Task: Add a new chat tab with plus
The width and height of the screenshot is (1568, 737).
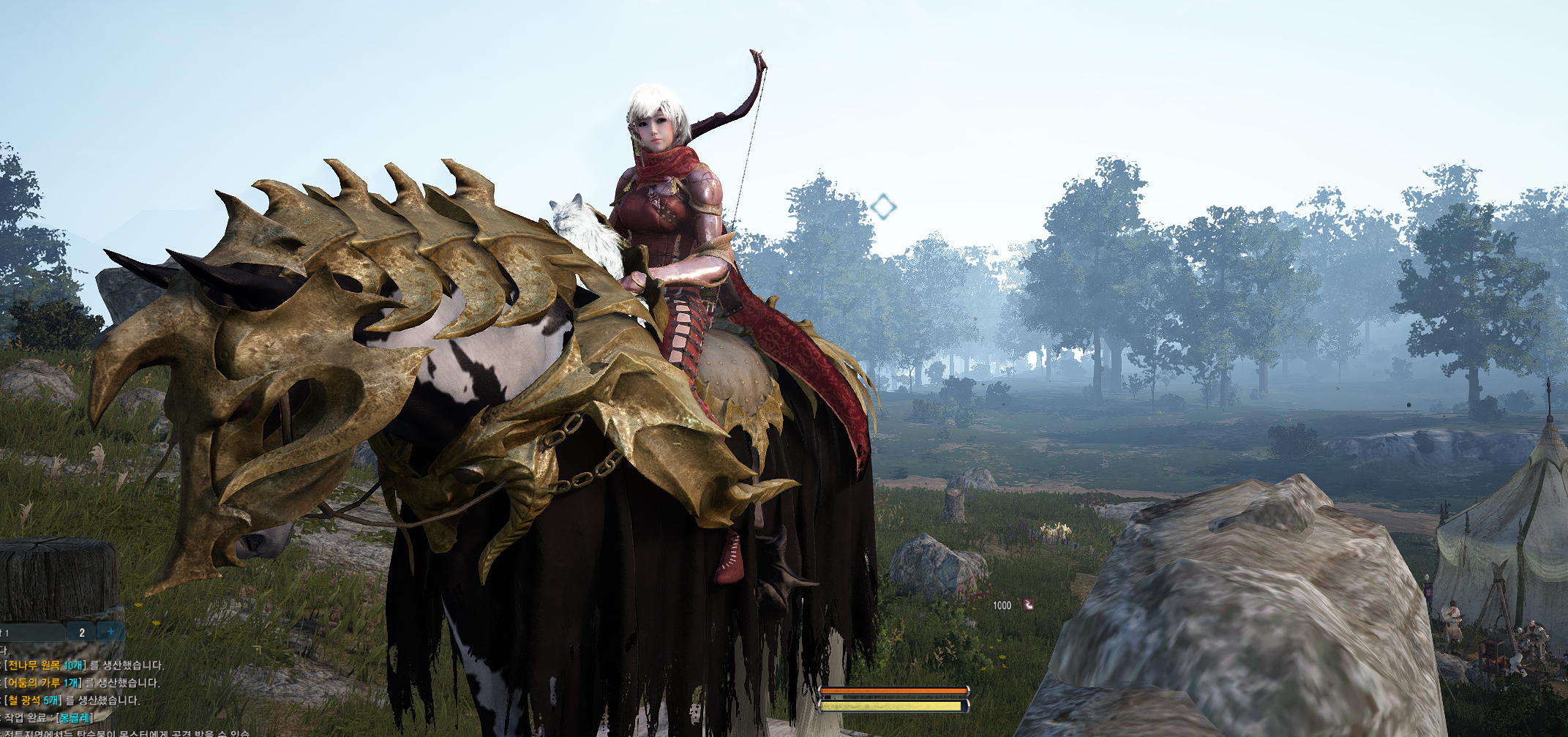Action: (110, 632)
